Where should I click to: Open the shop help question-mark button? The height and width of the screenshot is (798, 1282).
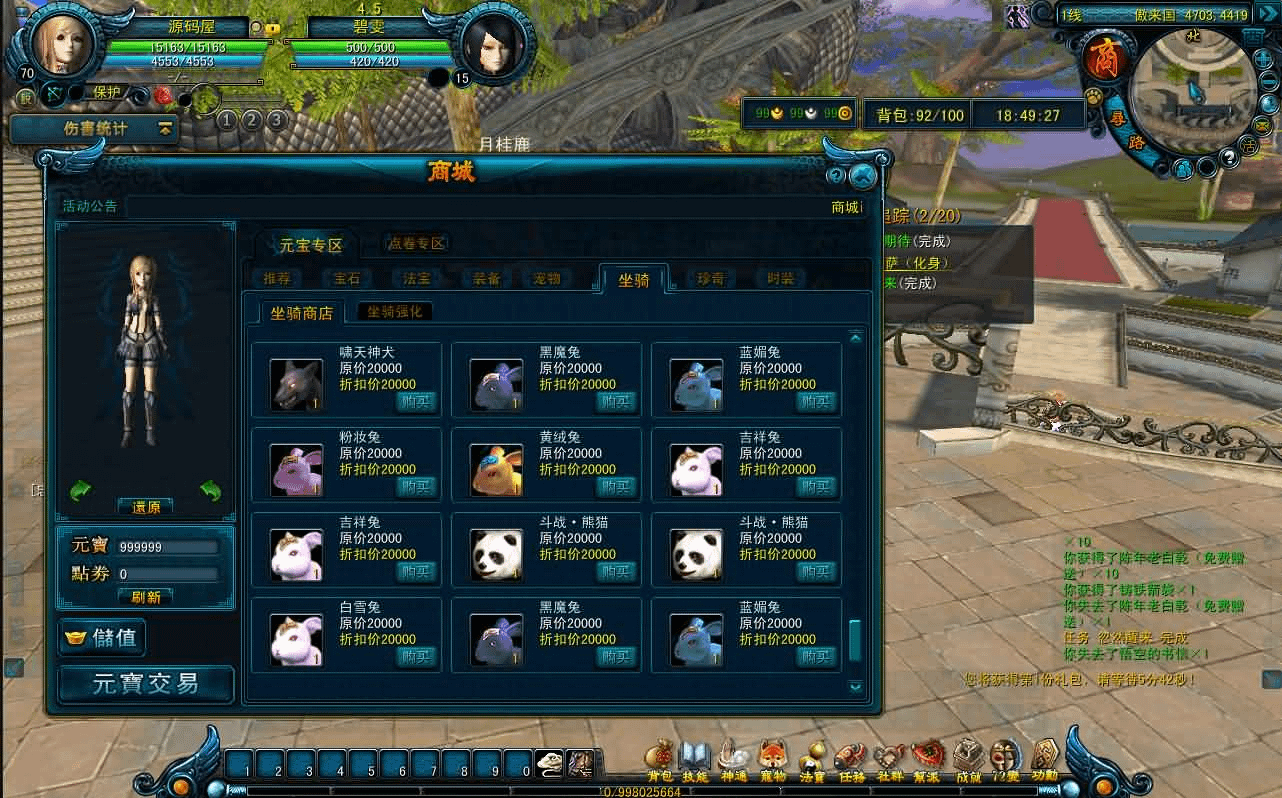click(x=836, y=177)
